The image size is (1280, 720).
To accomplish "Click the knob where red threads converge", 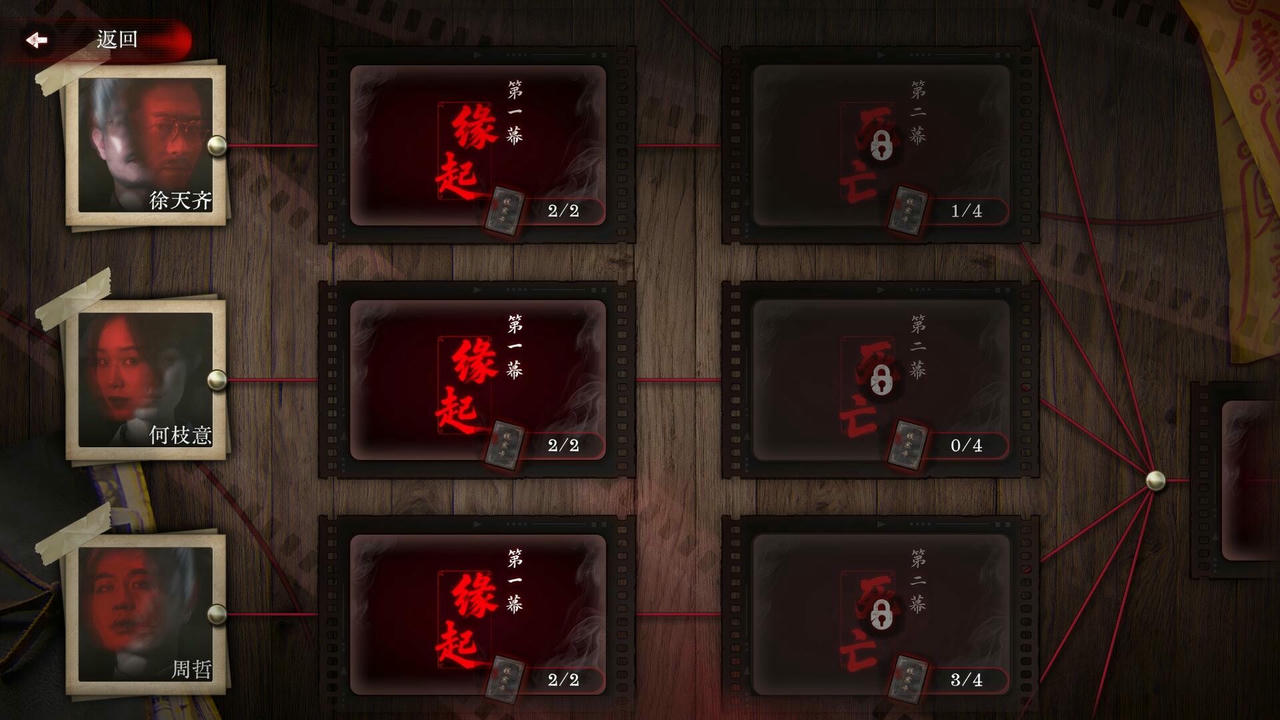I will pos(1157,479).
